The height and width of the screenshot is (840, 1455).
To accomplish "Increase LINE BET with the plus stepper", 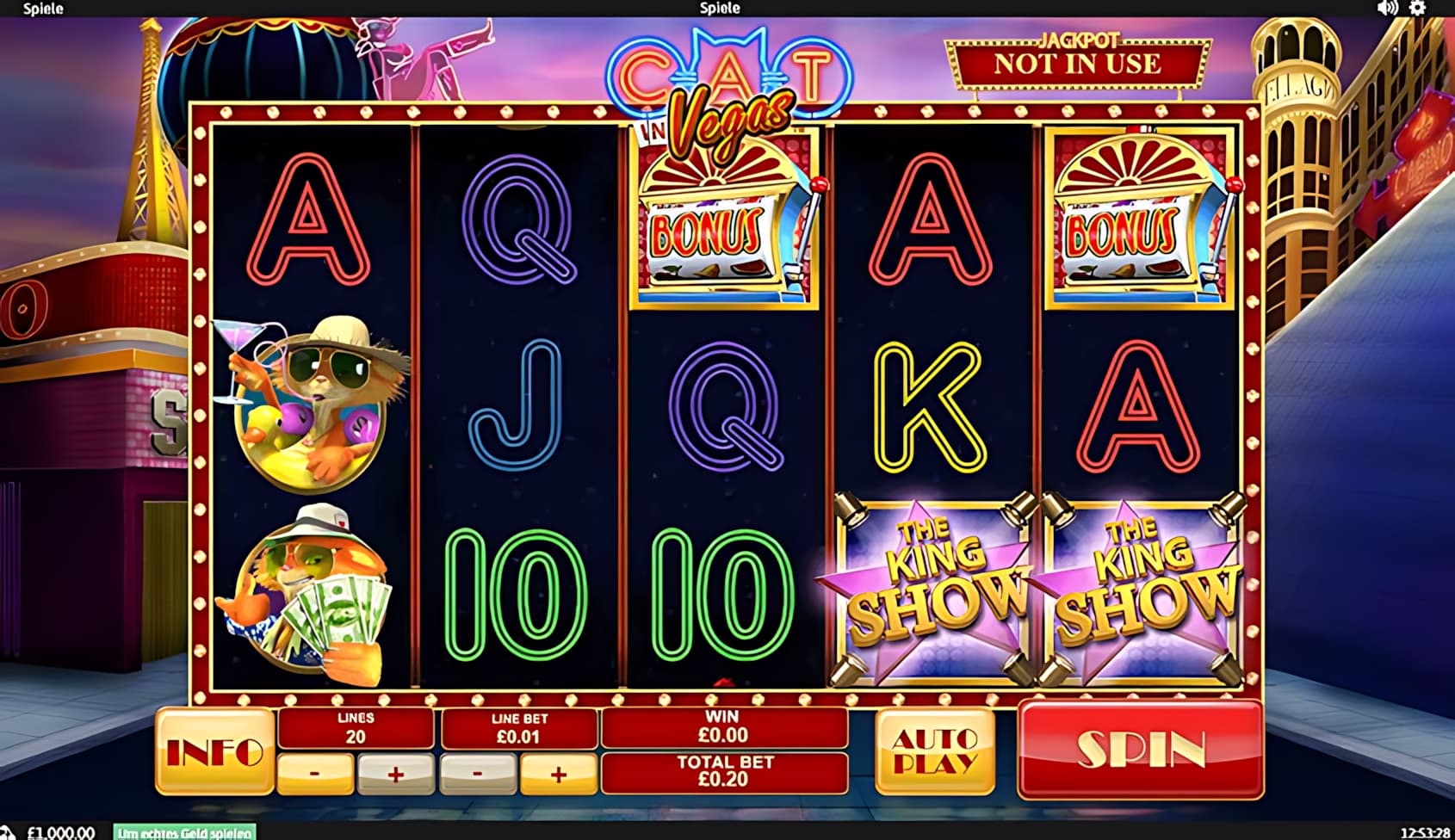I will (558, 772).
